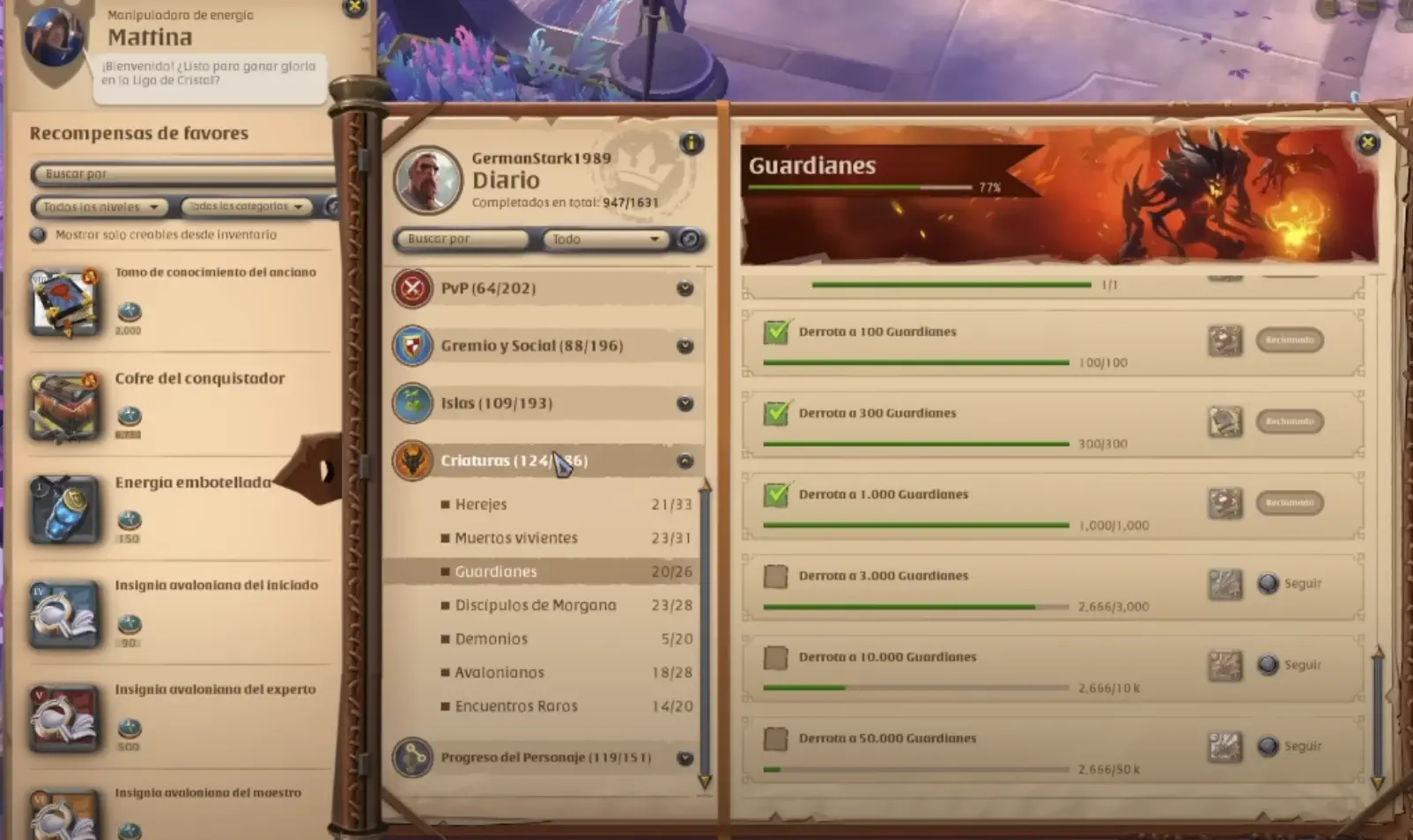Screen dimensions: 1413x840
Task: Select the Muertos vivientes subcategory
Action: click(x=515, y=537)
